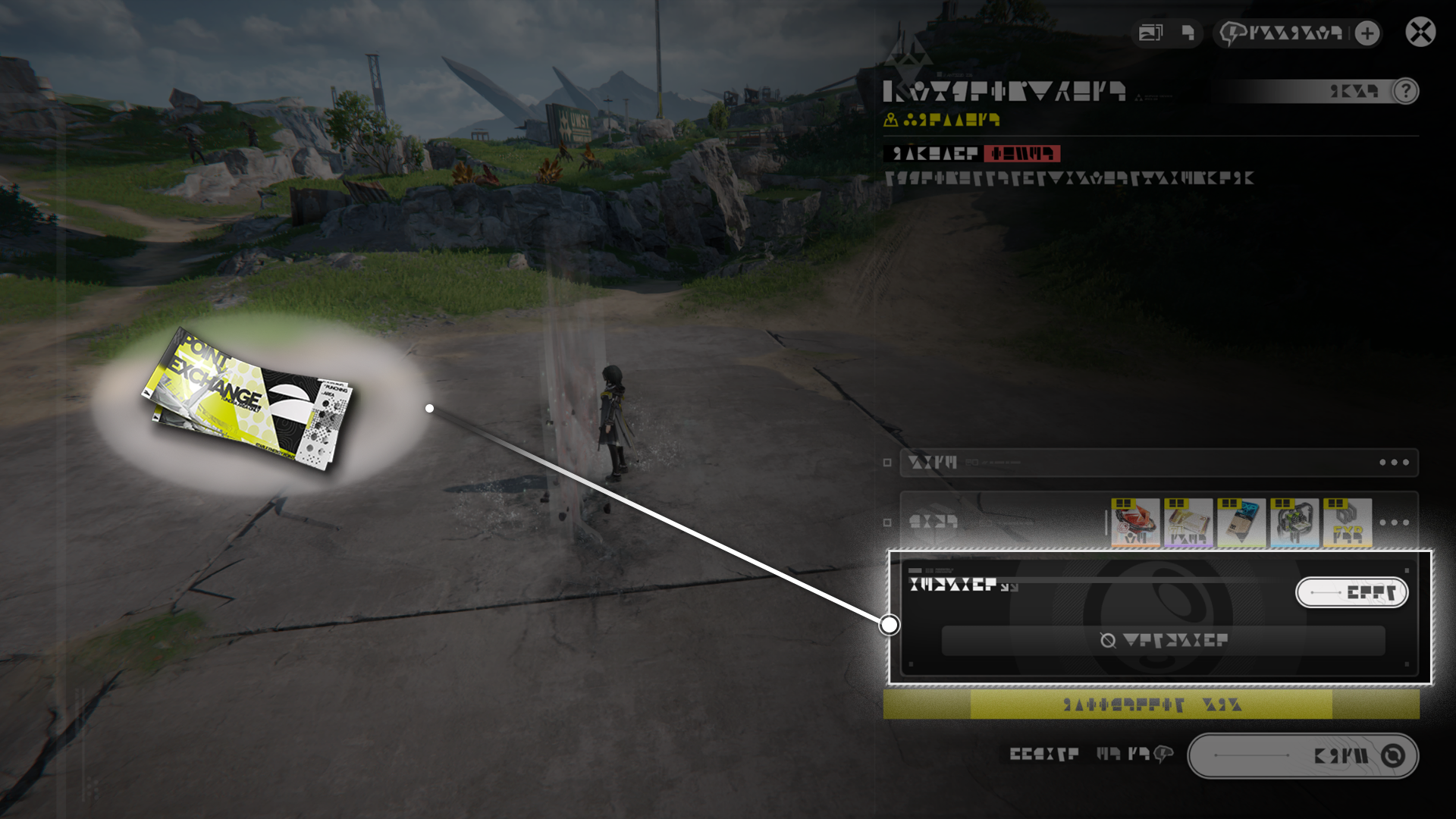Select the yellow EXP reward thumbnail

(x=1348, y=522)
